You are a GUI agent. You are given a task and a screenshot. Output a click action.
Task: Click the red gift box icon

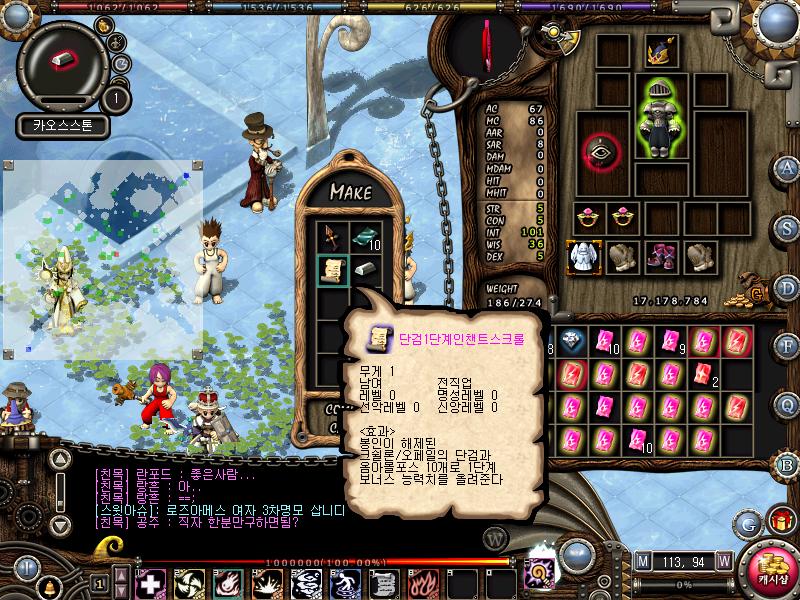778,521
